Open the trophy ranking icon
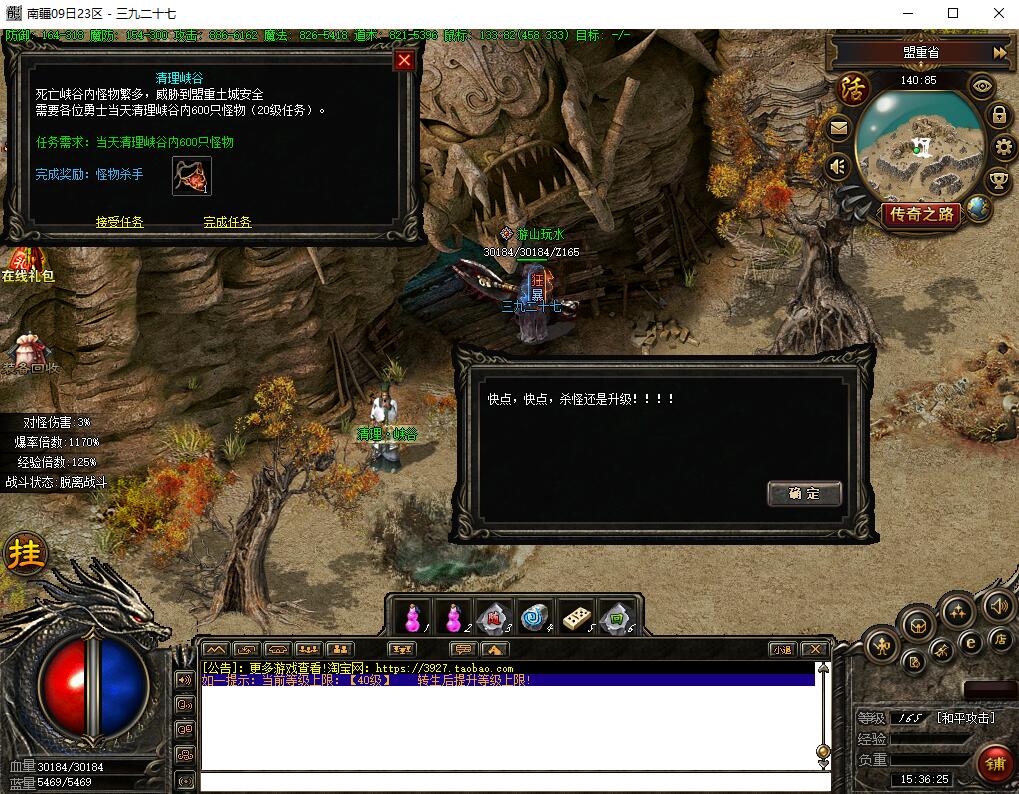 (x=998, y=181)
